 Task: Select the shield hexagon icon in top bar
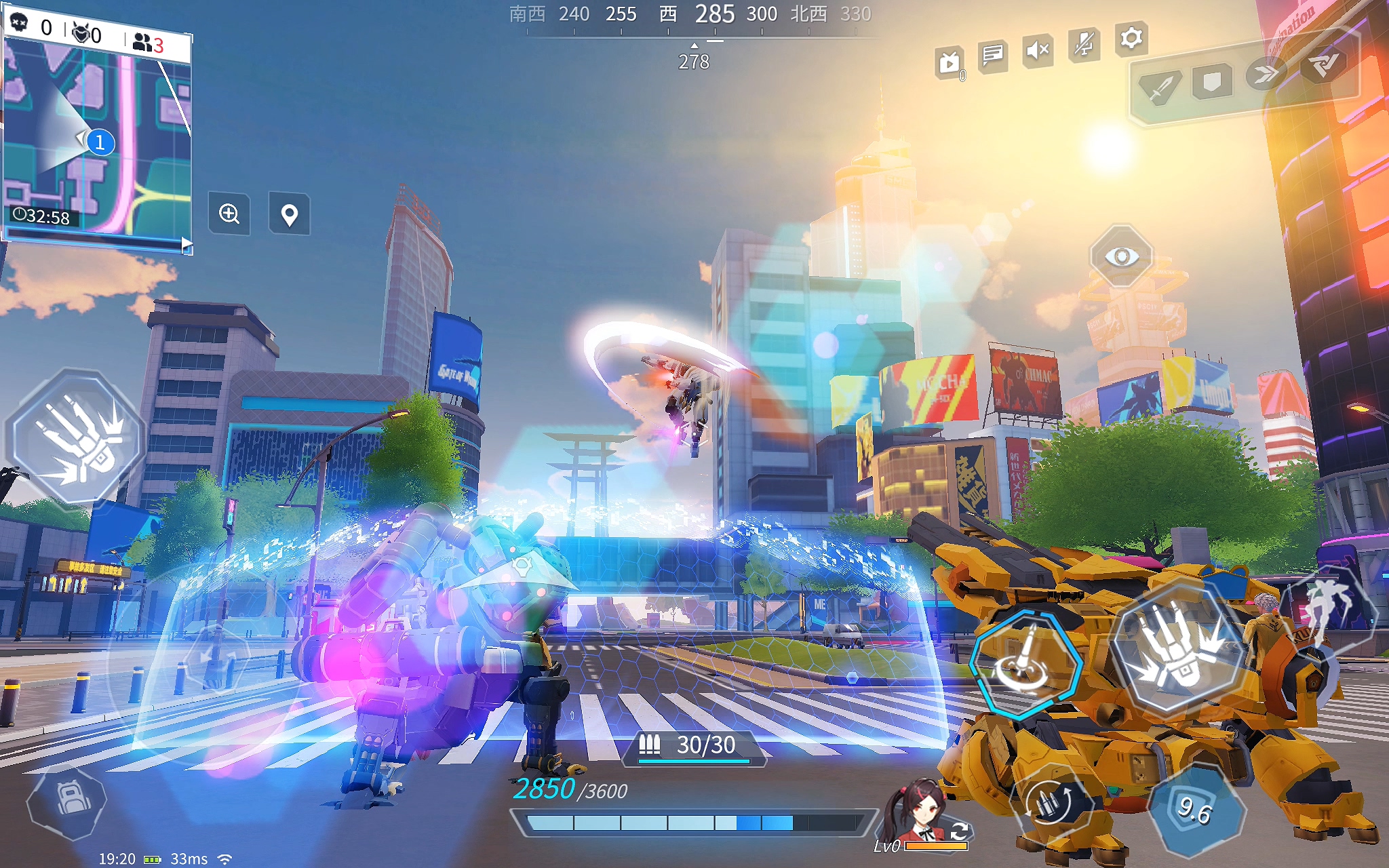1212,82
